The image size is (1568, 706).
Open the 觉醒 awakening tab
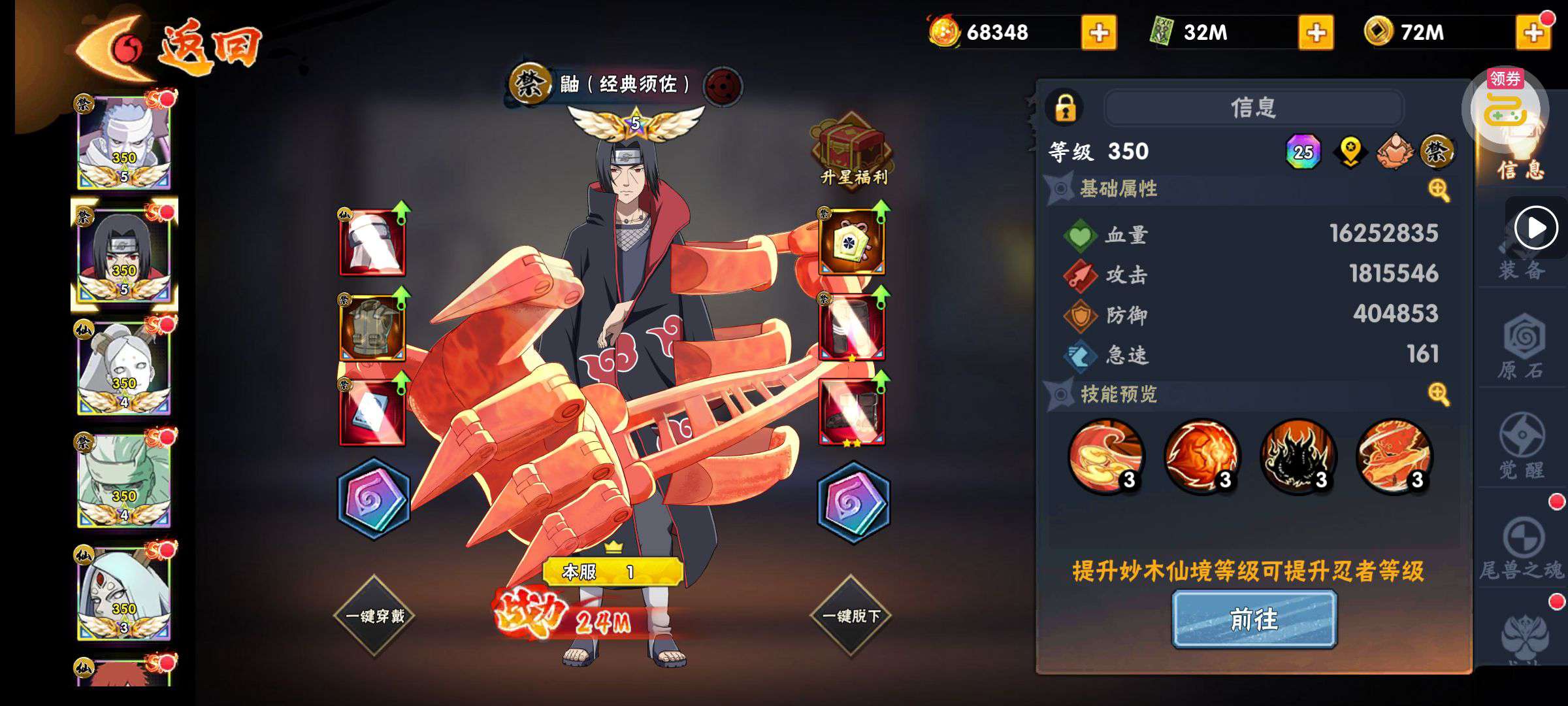[x=1522, y=448]
